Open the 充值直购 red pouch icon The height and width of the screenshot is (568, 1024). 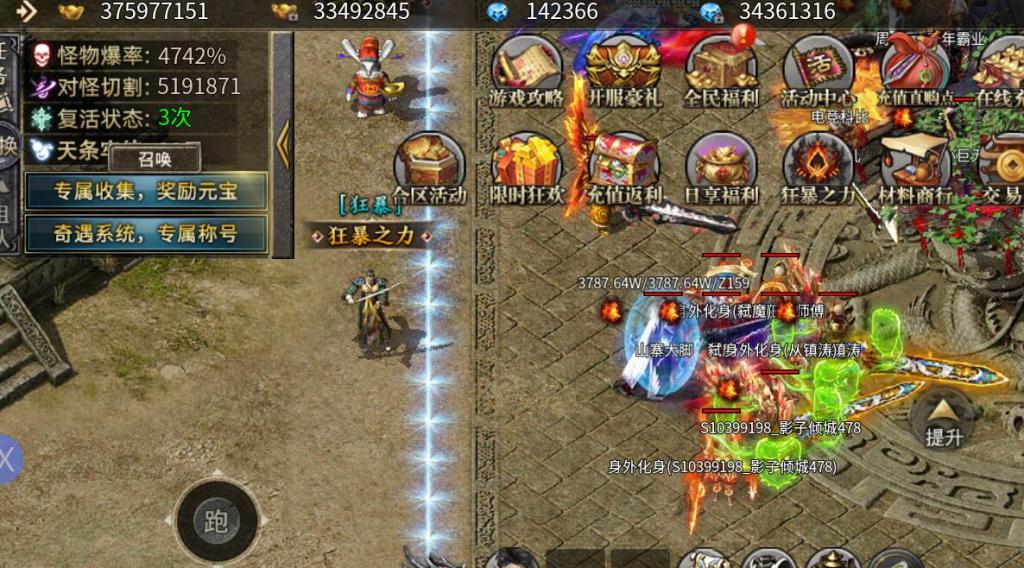click(914, 70)
